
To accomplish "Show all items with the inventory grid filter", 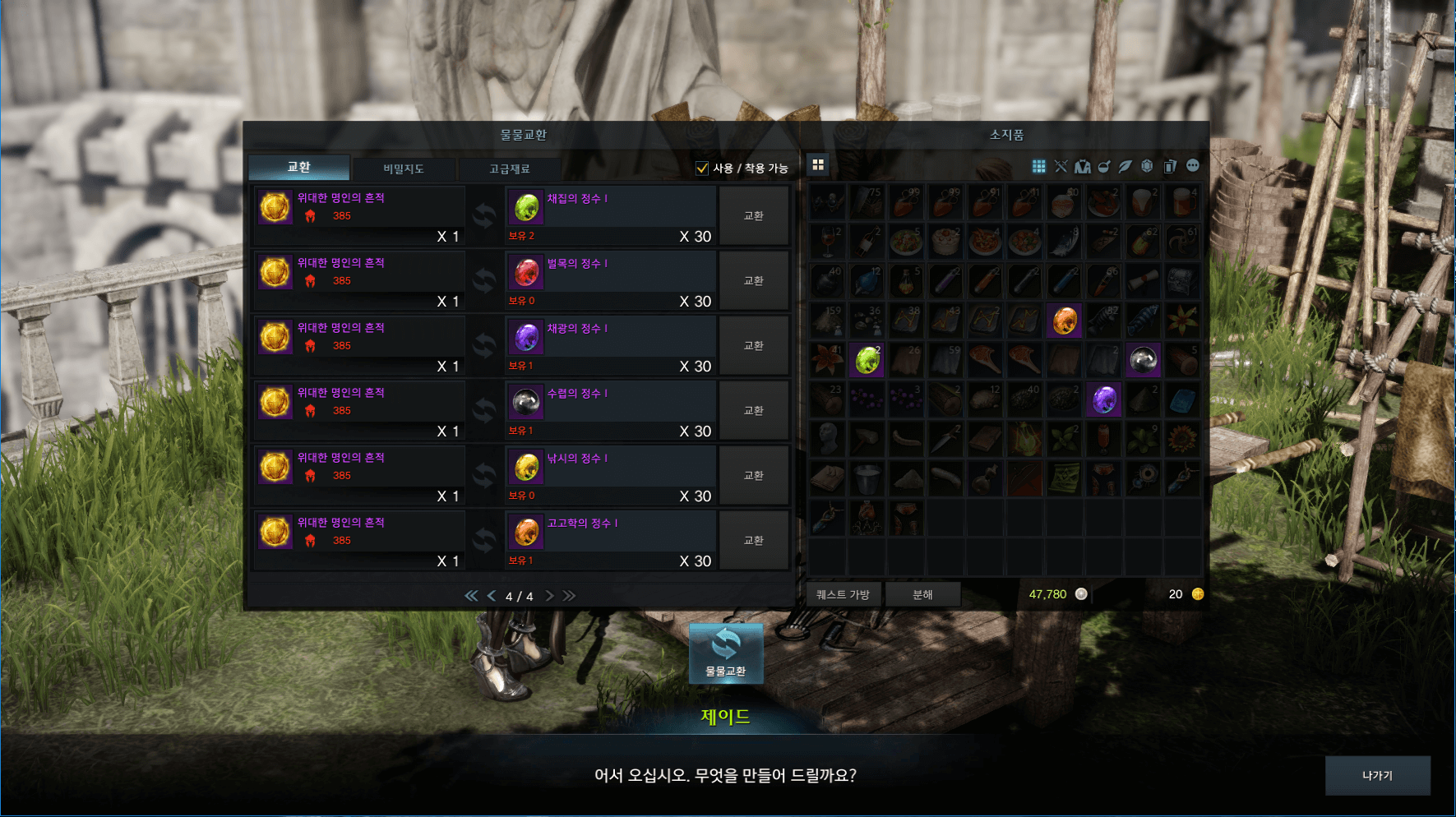I will pos(1038,167).
